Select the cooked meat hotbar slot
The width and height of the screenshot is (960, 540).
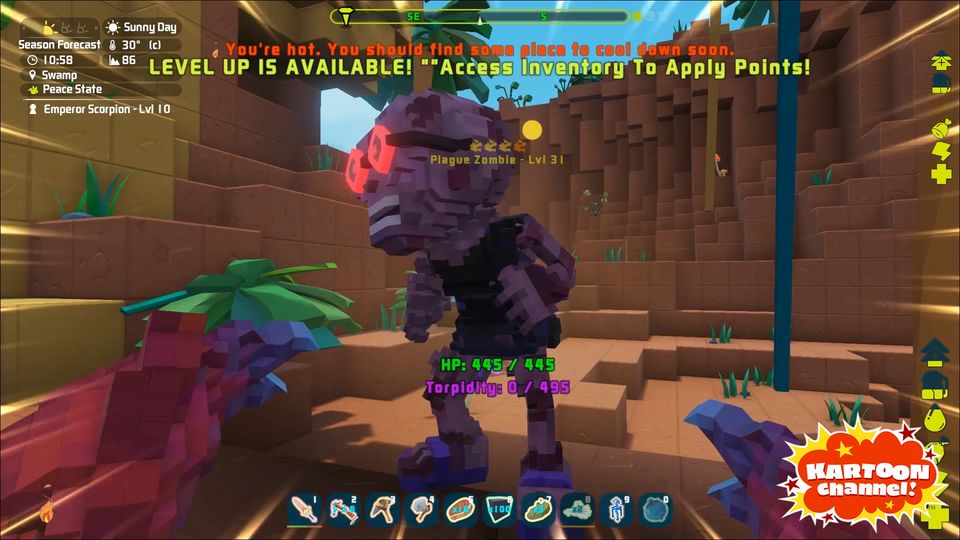[x=460, y=510]
